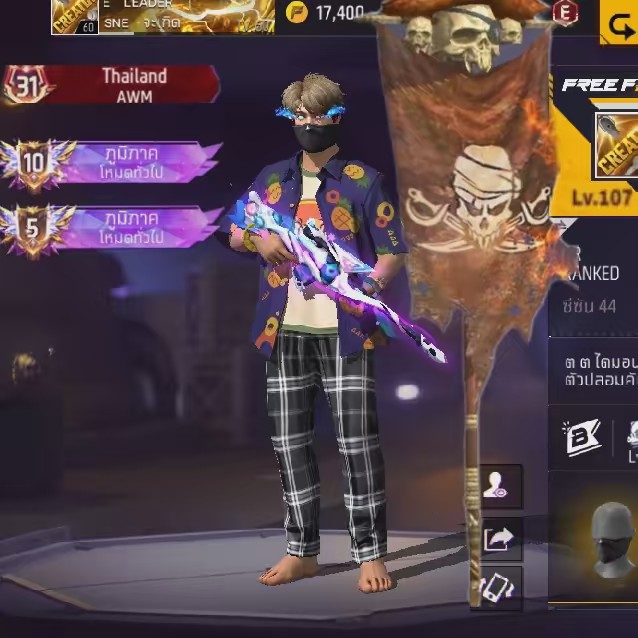The width and height of the screenshot is (638, 638).
Task: Click the yellow back arrow button
Action: coord(619,21)
